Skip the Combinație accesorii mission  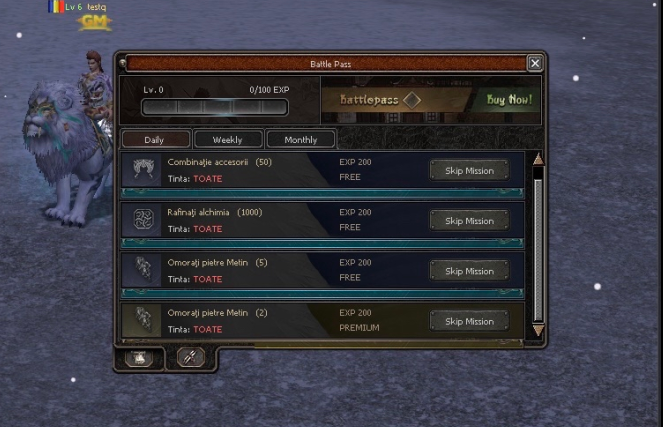pos(469,171)
